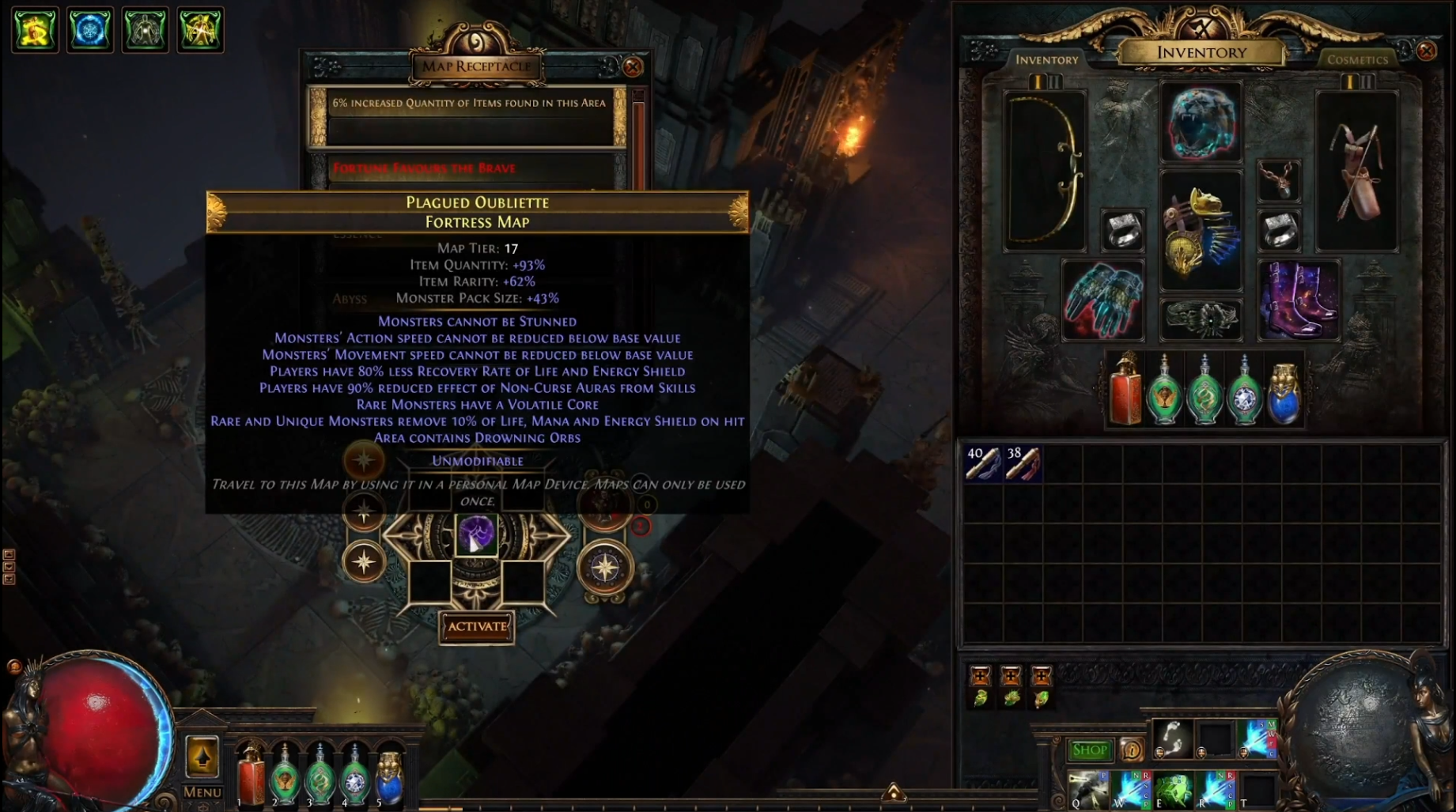This screenshot has height=812, width=1456.
Task: Click the equipped belt slot
Action: (1200, 319)
